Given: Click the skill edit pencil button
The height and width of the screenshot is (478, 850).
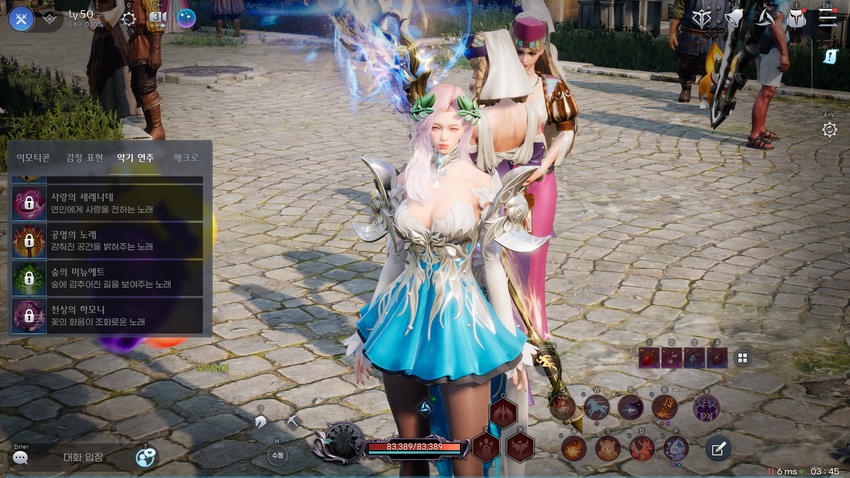Looking at the screenshot, I should point(717,449).
